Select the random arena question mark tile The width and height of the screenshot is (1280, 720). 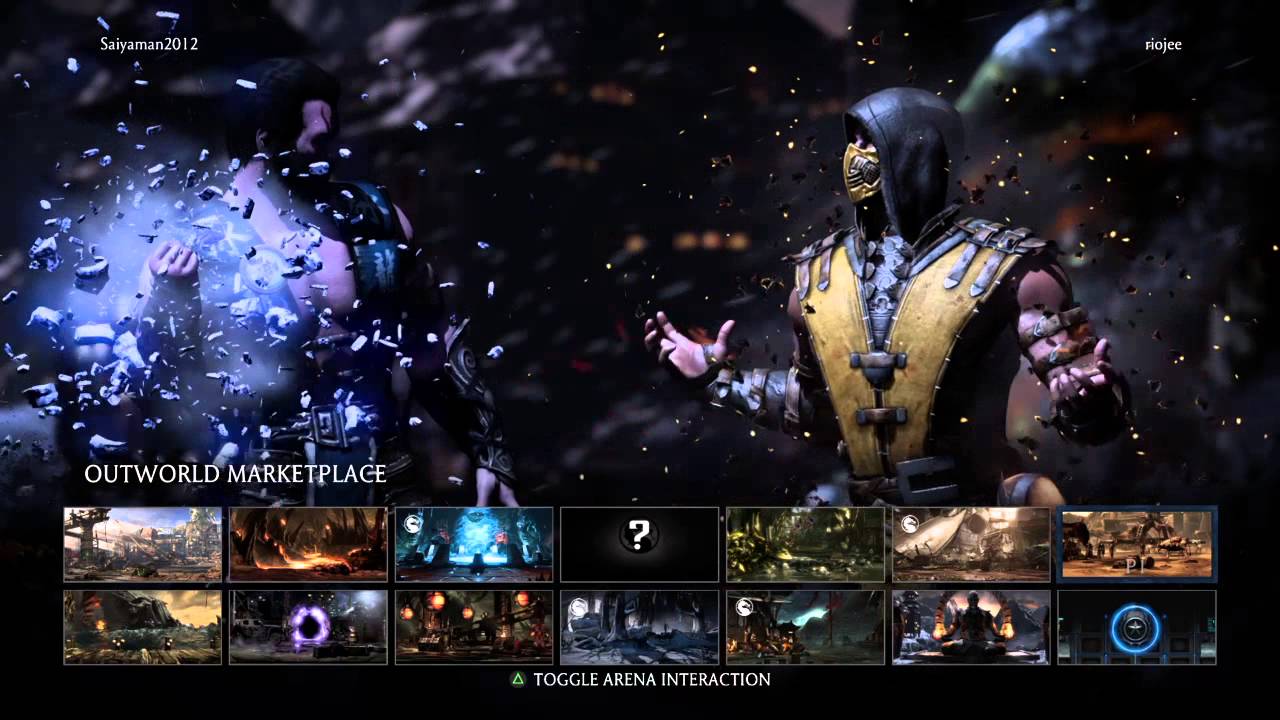point(639,545)
